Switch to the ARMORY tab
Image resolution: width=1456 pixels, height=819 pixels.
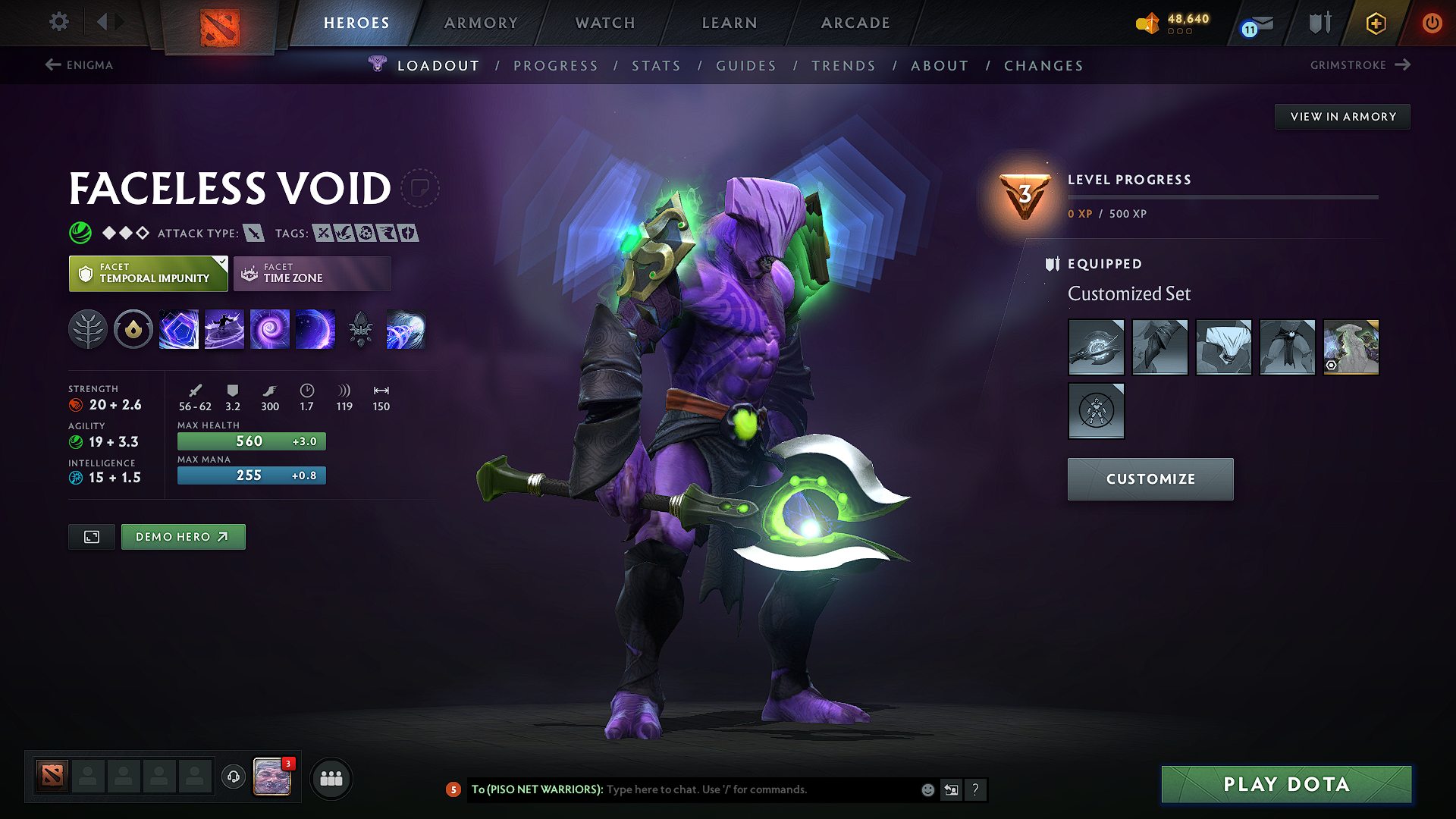pos(481,23)
